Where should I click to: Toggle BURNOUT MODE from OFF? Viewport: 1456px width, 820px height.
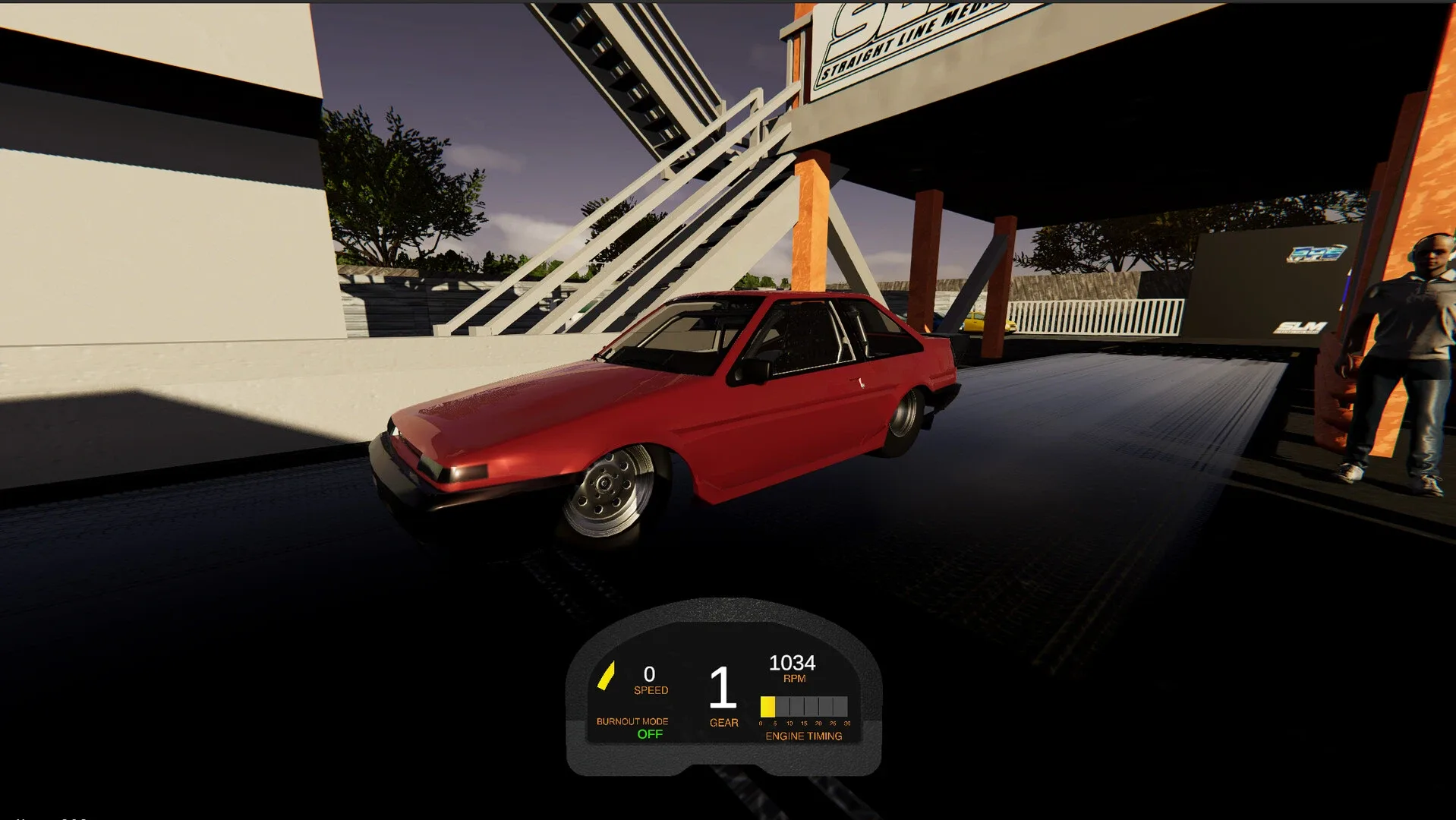coord(632,721)
